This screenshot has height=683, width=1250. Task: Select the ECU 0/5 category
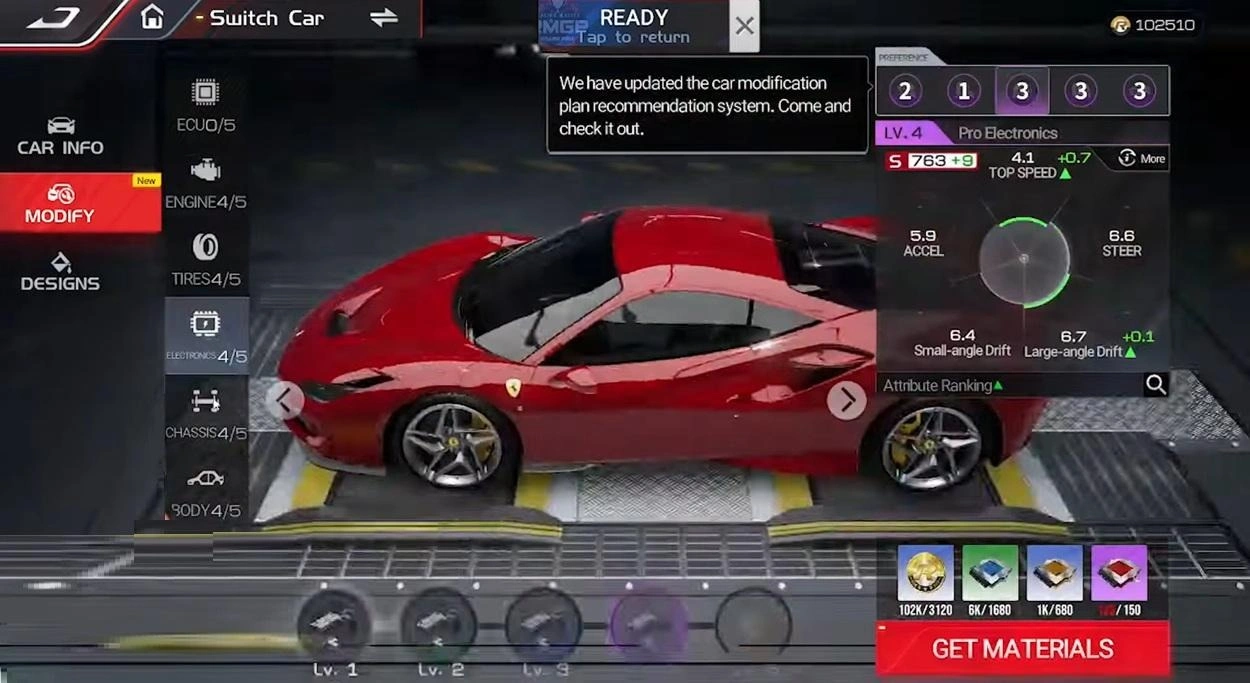(206, 106)
